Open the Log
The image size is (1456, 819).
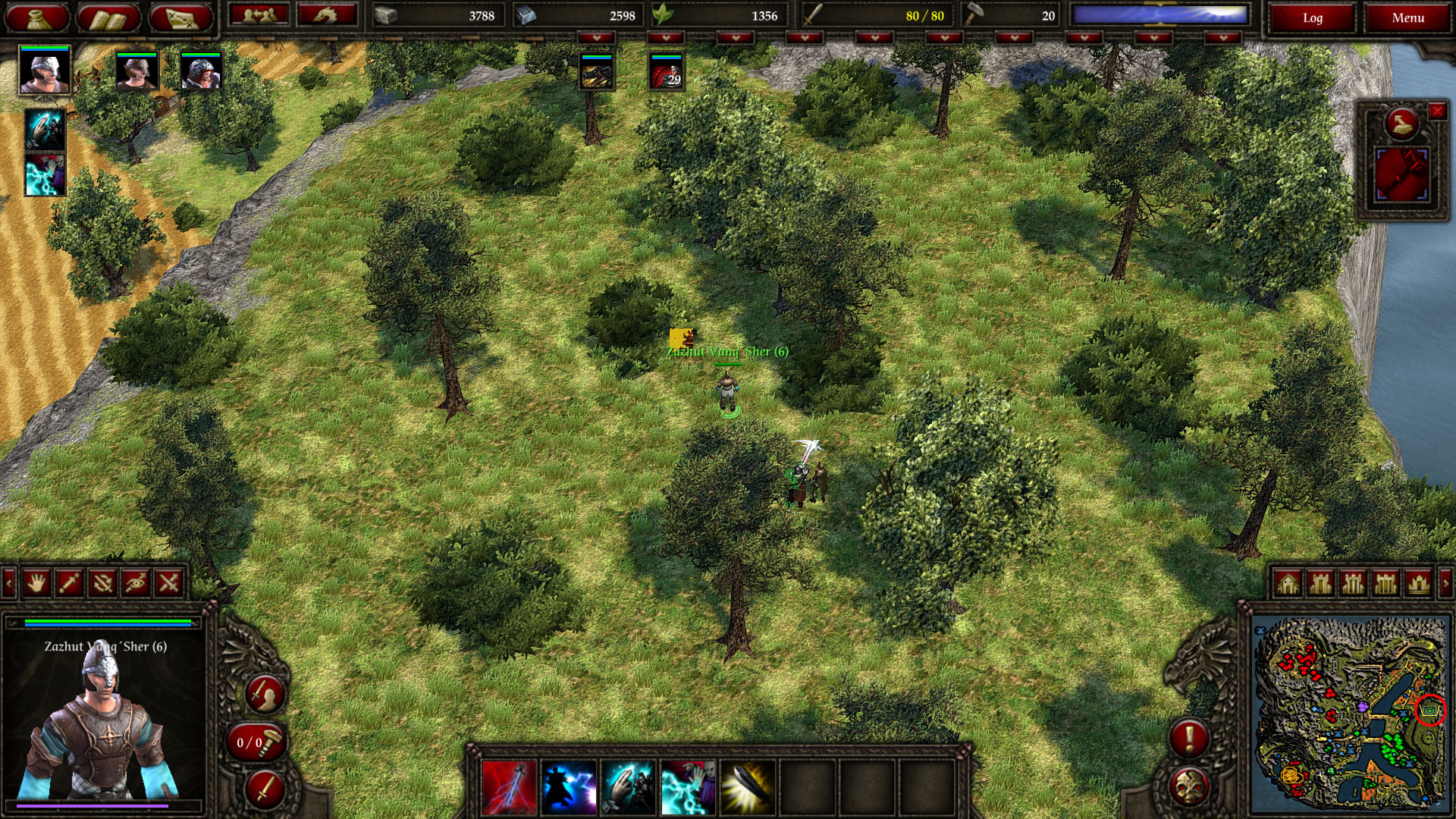point(1313,17)
